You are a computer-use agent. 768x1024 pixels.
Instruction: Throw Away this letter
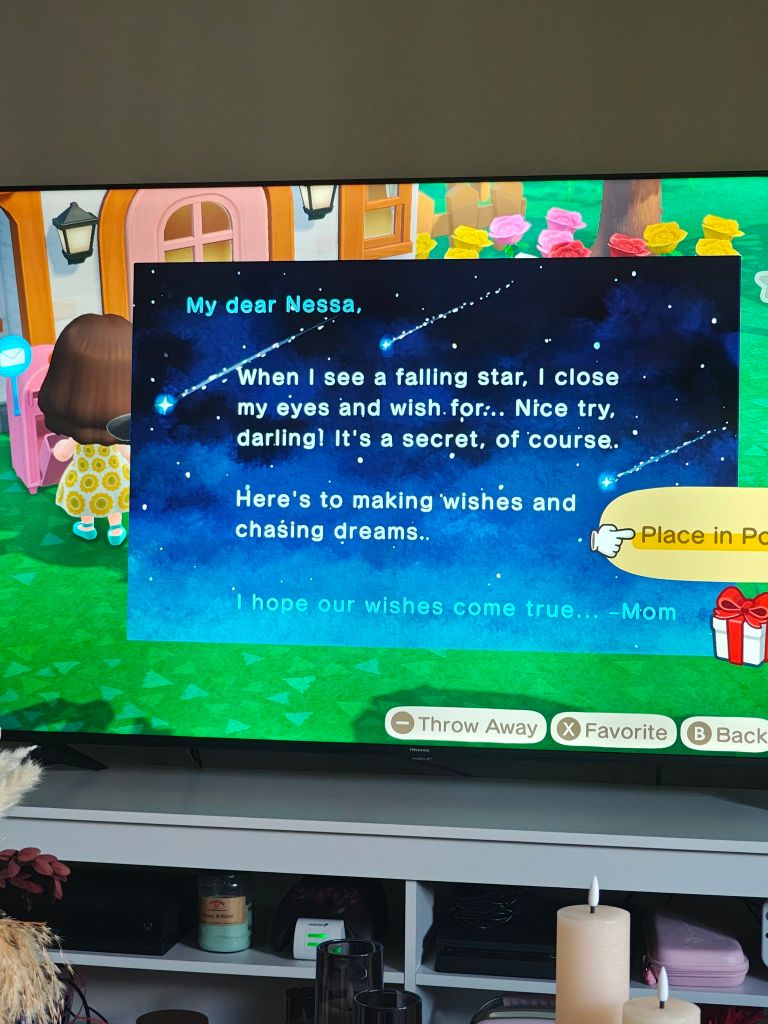(465, 726)
